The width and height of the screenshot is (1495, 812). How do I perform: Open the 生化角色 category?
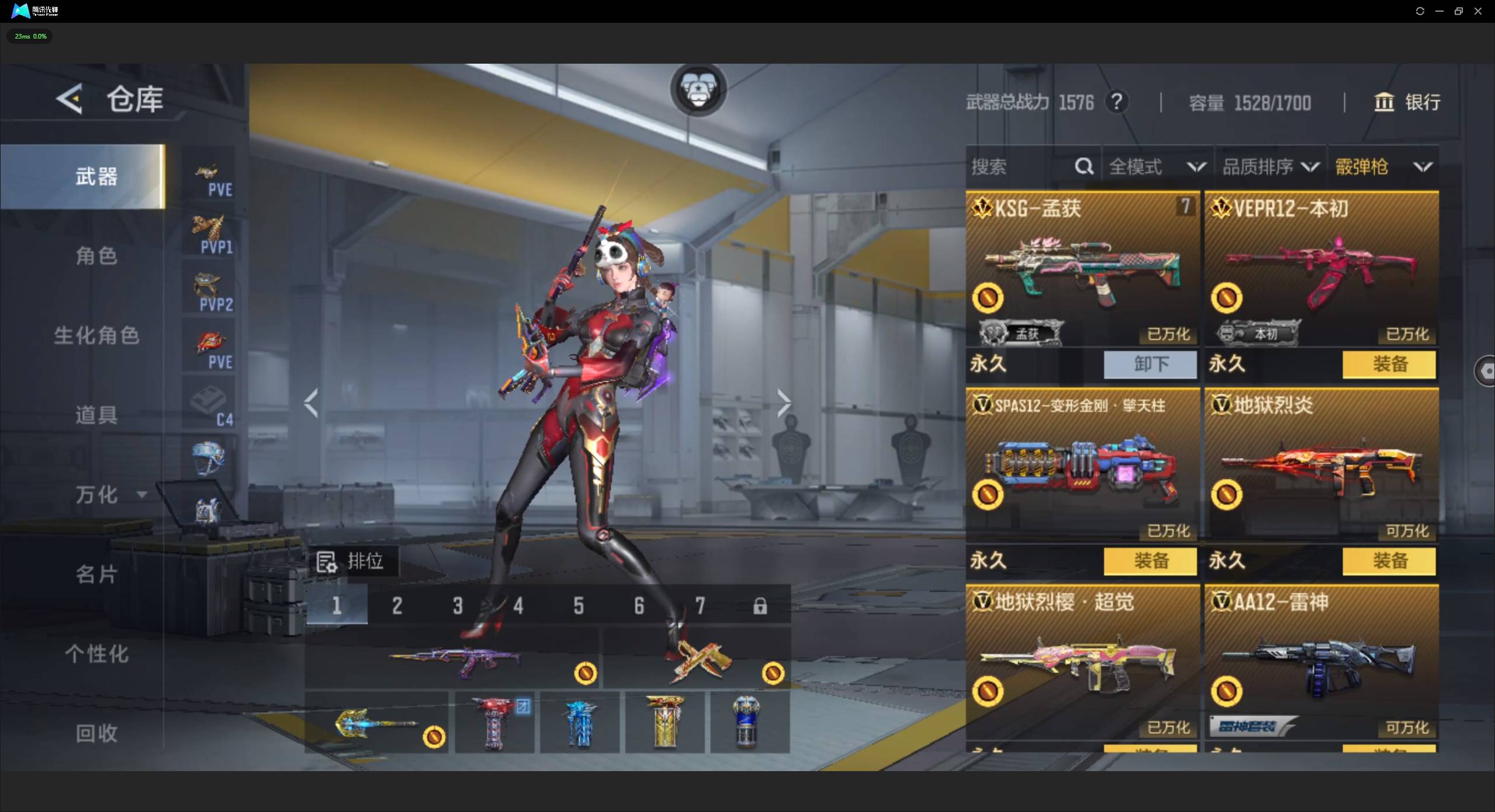(x=96, y=335)
